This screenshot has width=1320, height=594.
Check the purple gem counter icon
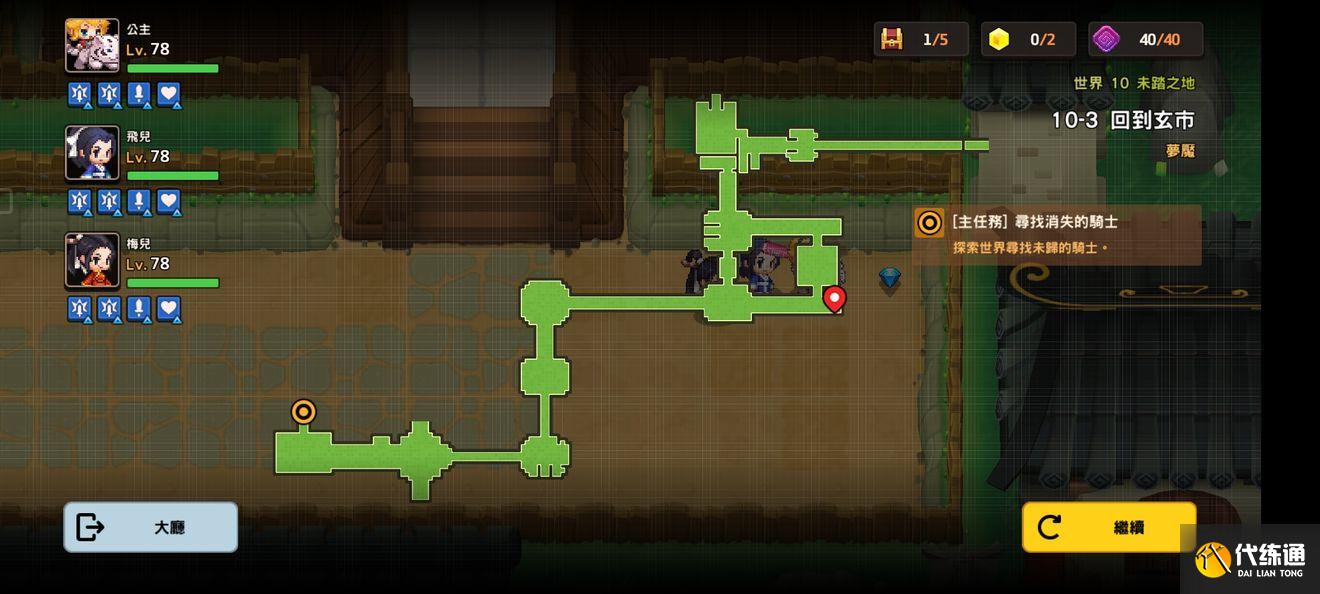tap(1106, 40)
